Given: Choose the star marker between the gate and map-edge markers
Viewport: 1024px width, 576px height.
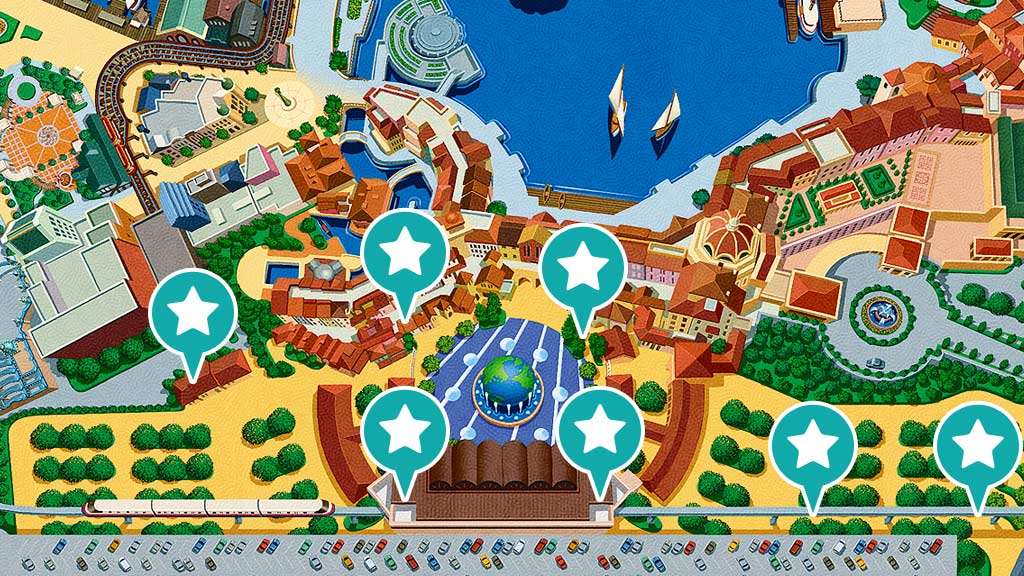Looking at the screenshot, I should (x=814, y=445).
